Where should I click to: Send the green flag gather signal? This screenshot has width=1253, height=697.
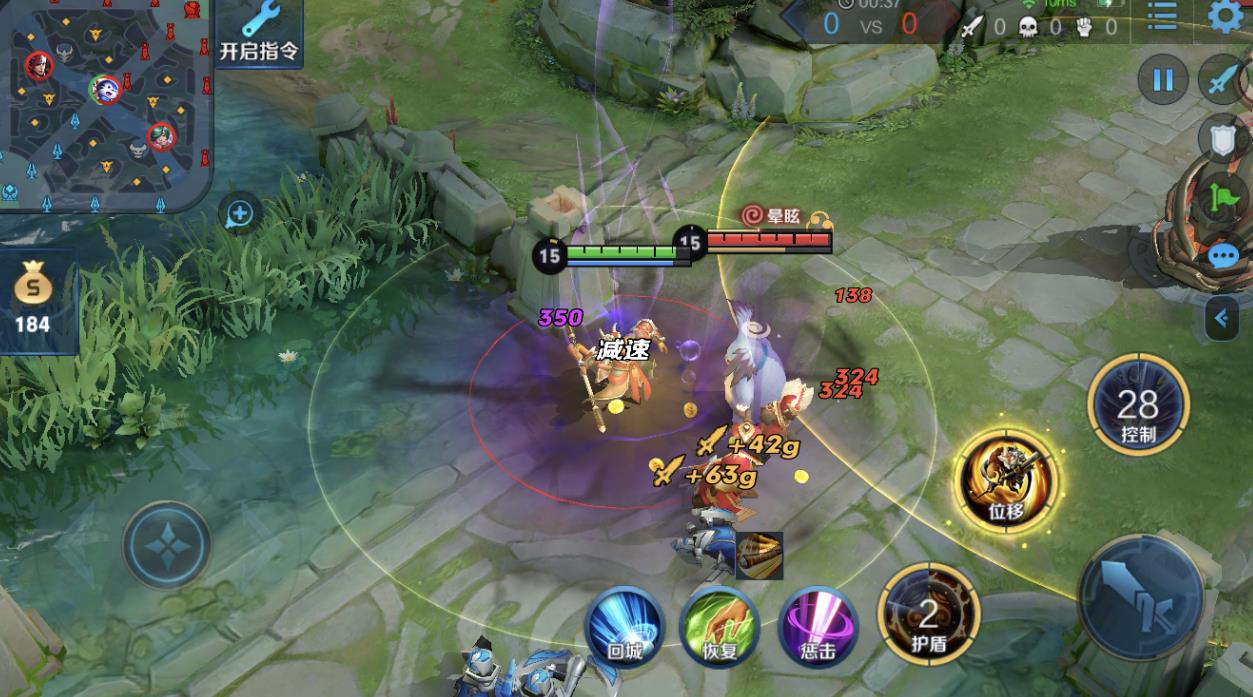click(x=1224, y=198)
